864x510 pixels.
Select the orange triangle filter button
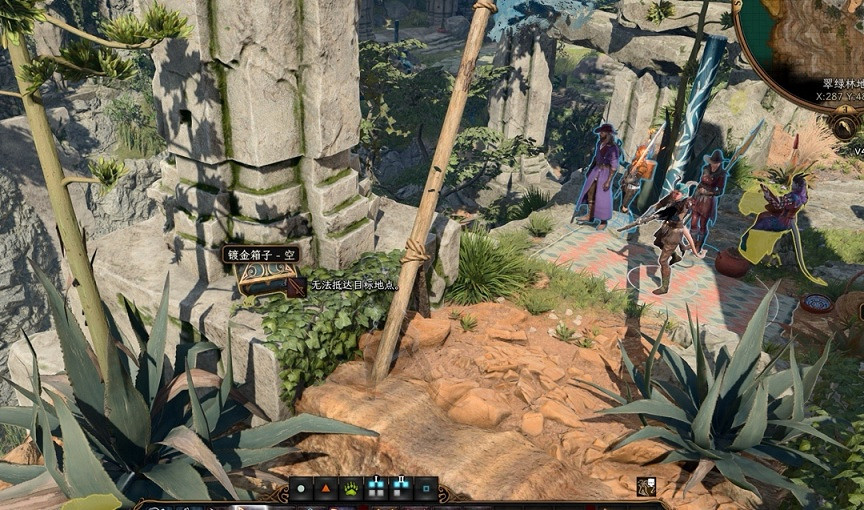pos(326,490)
